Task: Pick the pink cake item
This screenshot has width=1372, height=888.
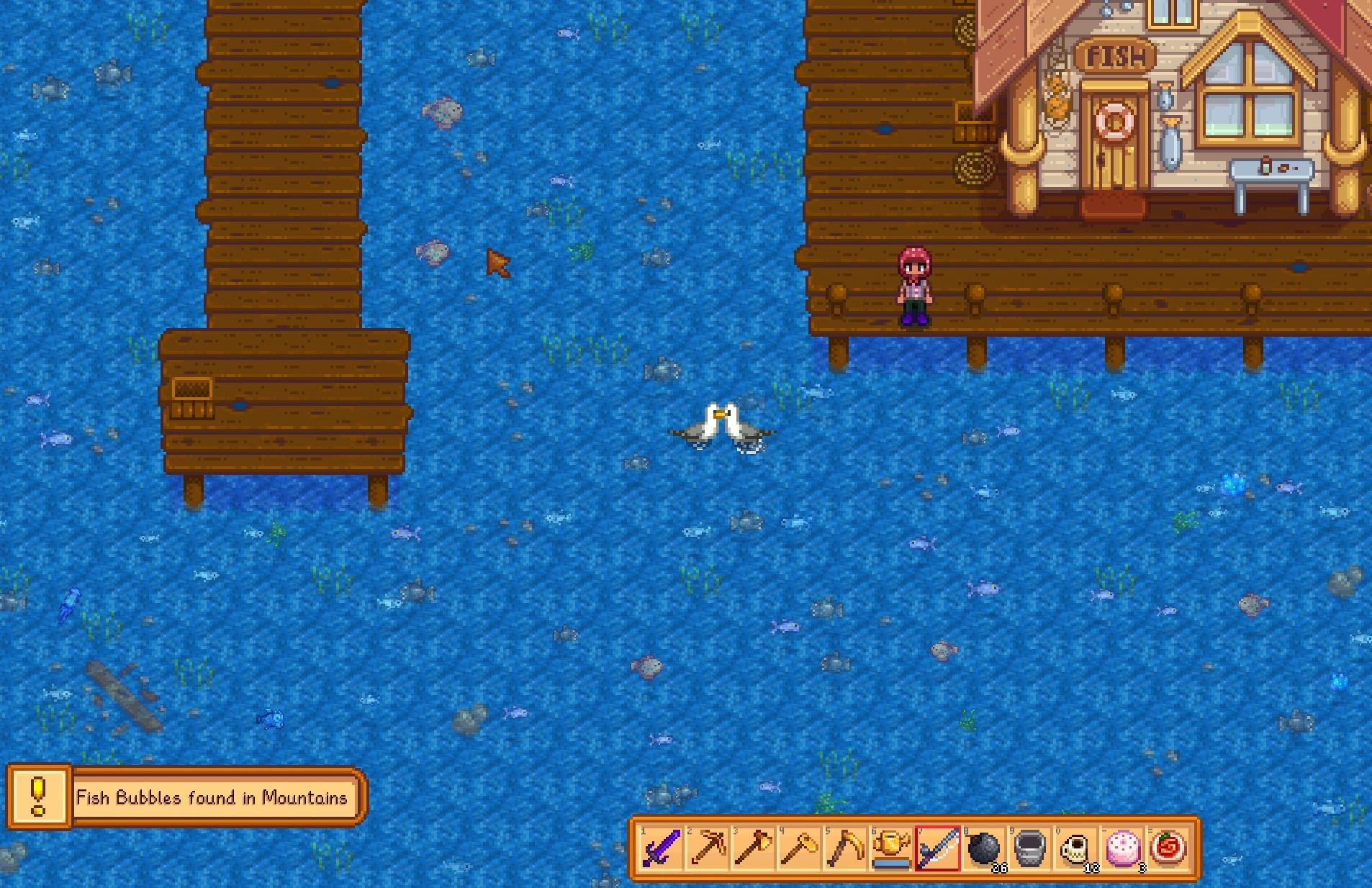Action: click(1121, 848)
